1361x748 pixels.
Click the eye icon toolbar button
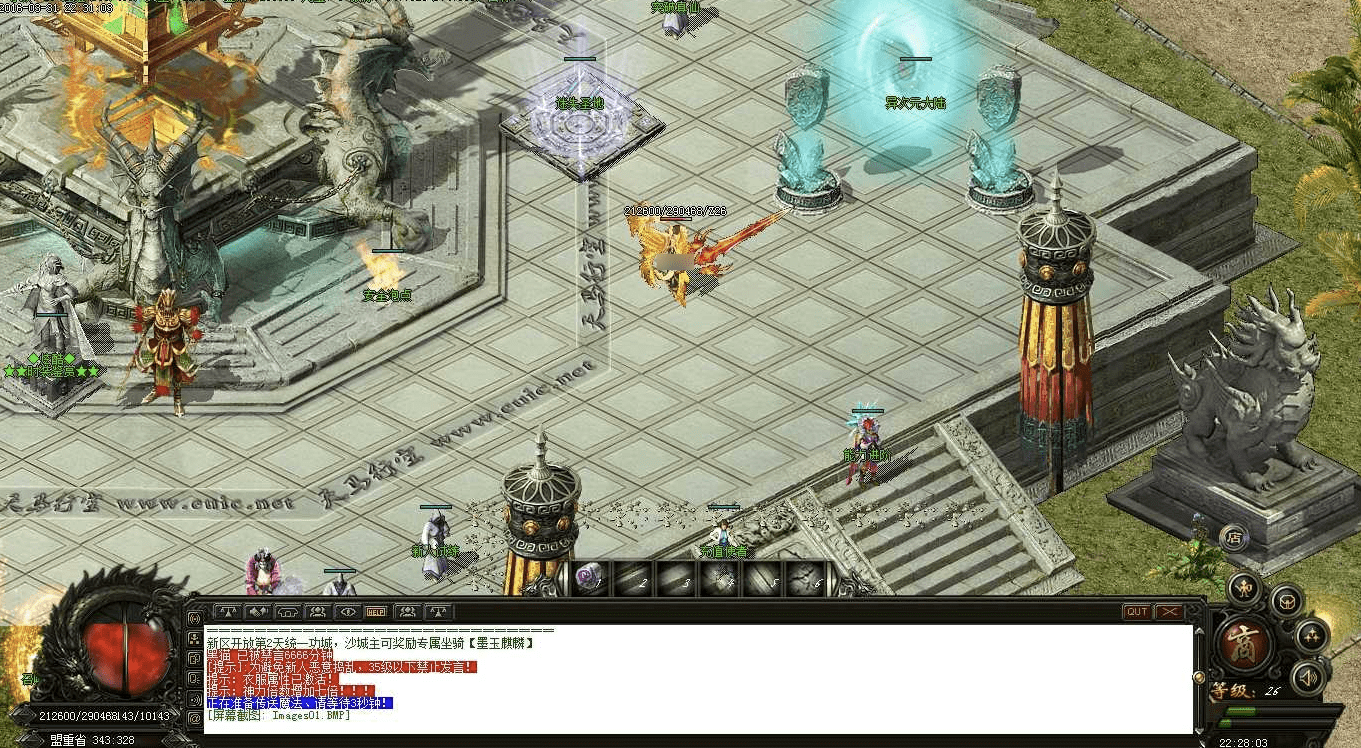(x=347, y=611)
